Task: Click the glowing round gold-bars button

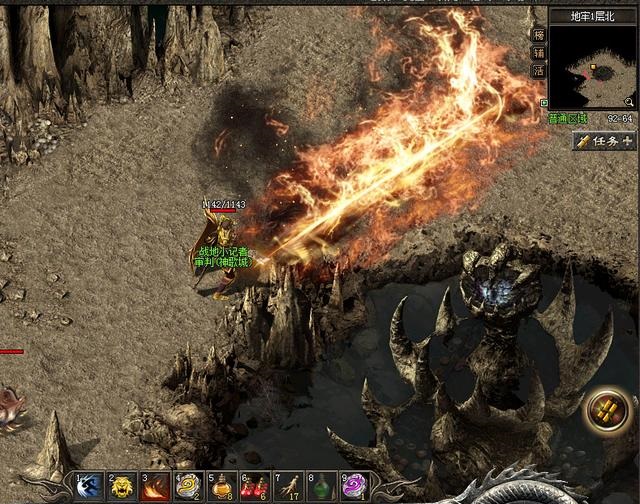Action: (x=606, y=410)
